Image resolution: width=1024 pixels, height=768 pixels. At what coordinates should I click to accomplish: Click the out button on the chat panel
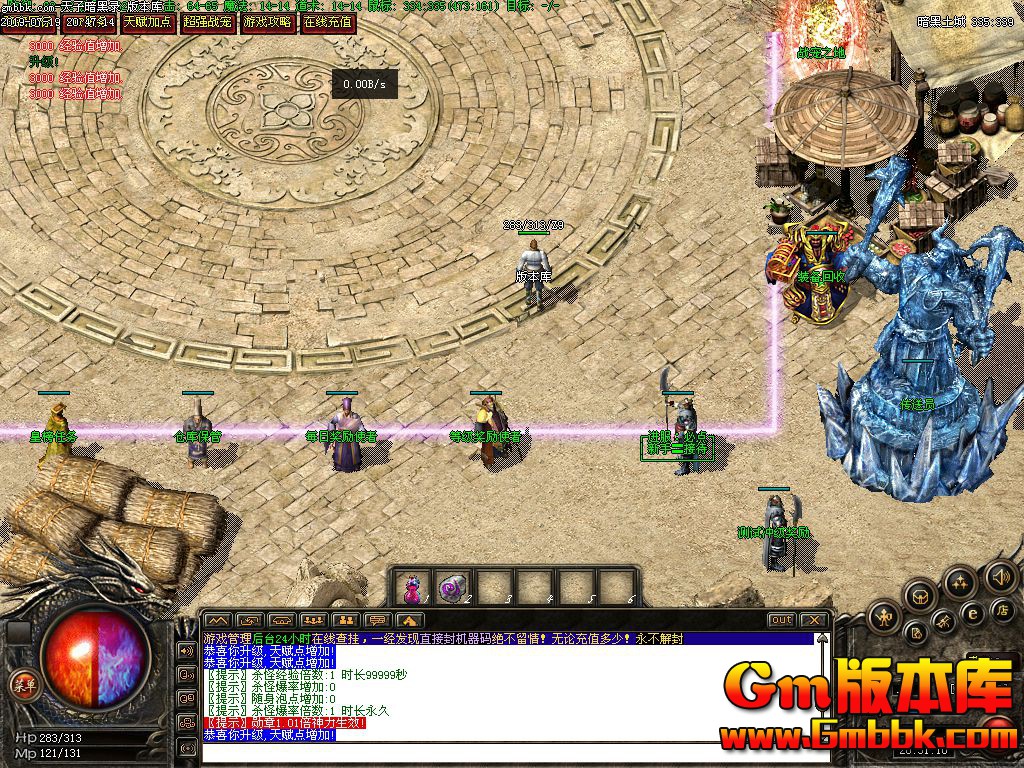[x=781, y=620]
